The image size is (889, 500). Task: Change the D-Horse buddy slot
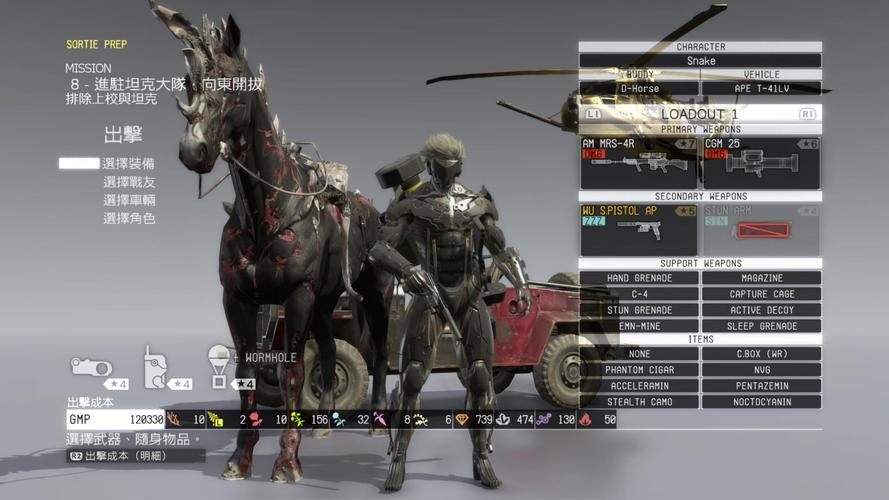[x=639, y=88]
